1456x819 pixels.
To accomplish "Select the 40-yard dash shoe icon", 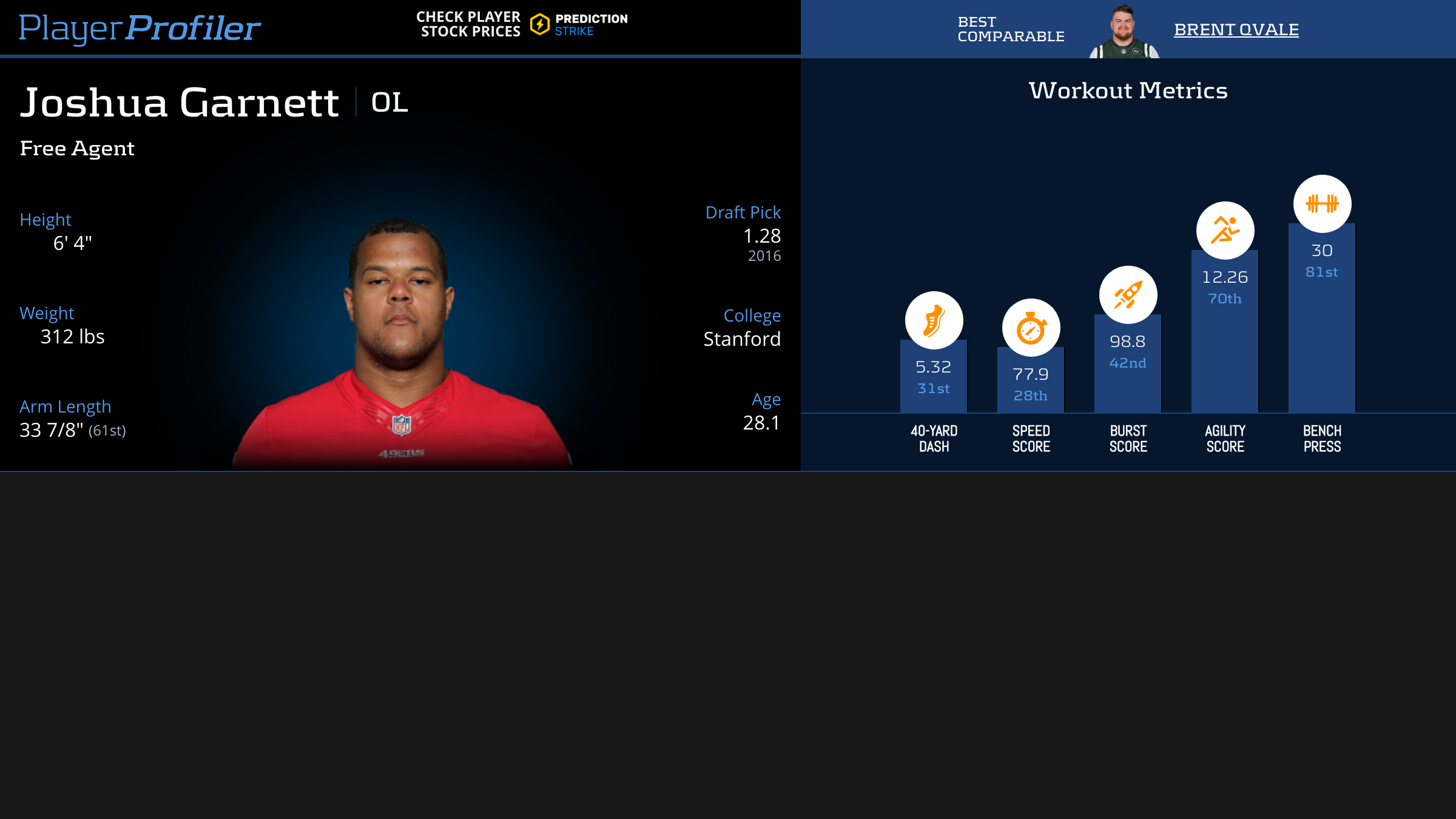I will [x=934, y=320].
